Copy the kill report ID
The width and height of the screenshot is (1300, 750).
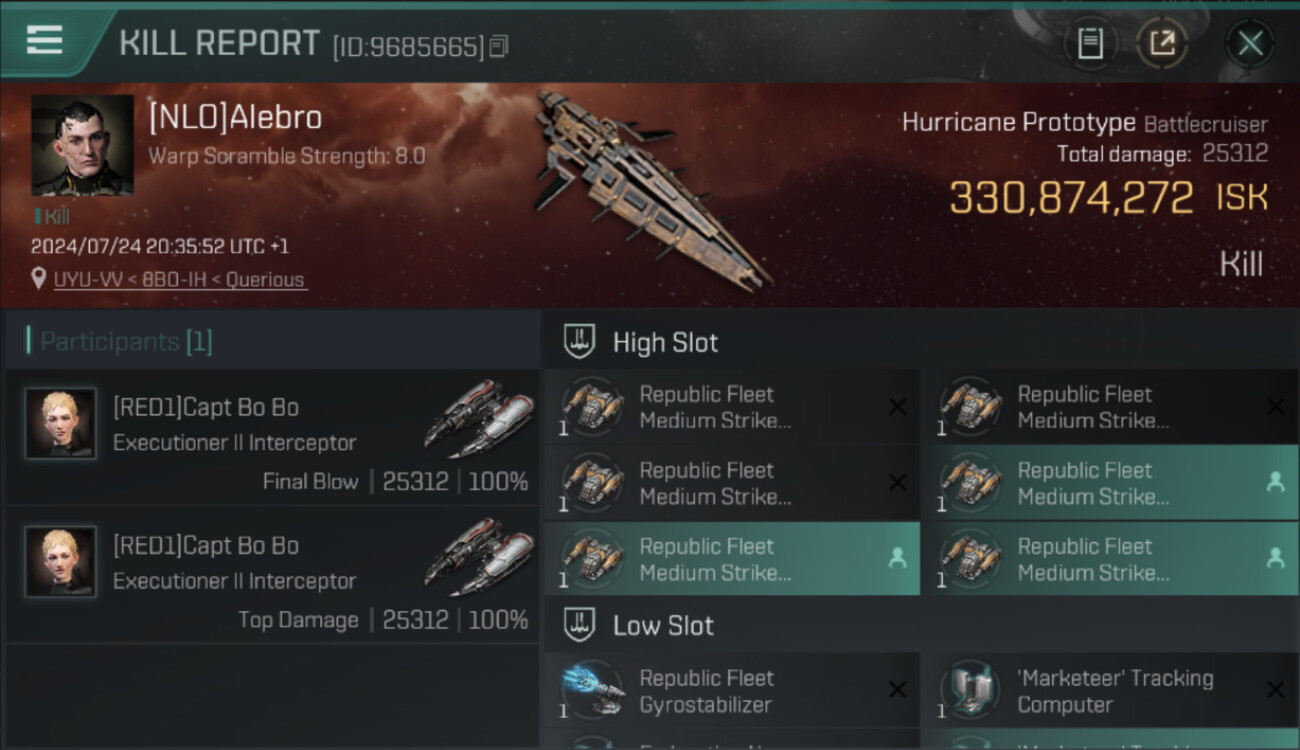coord(499,46)
